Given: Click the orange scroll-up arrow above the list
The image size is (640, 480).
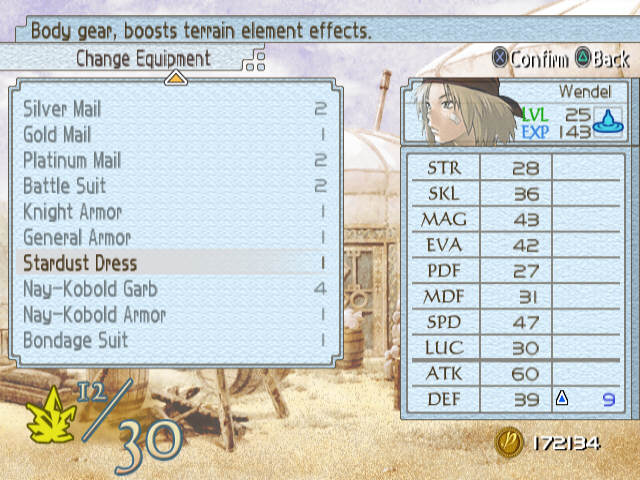Looking at the screenshot, I should 175,79.
